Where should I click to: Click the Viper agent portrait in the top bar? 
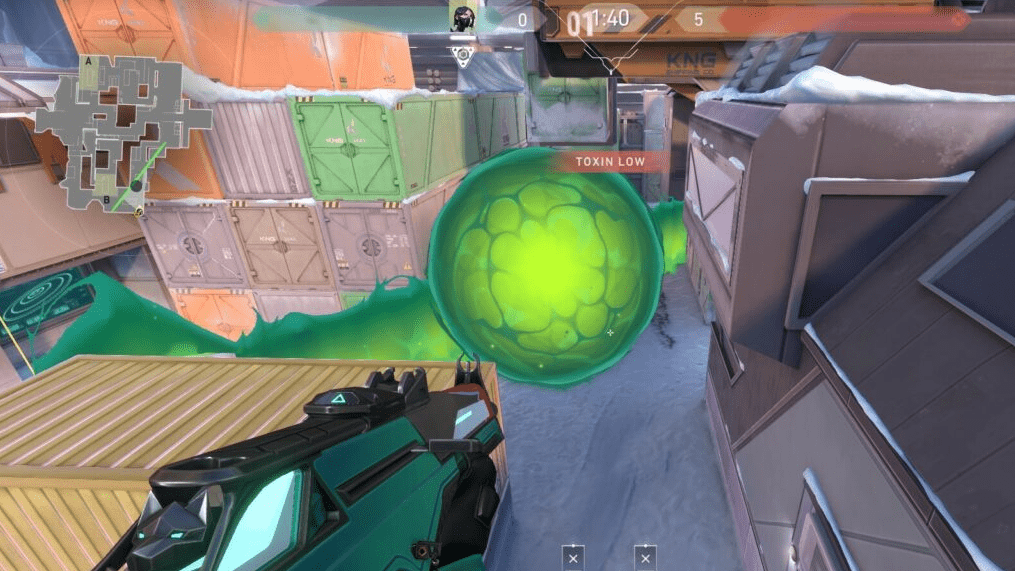click(x=461, y=18)
